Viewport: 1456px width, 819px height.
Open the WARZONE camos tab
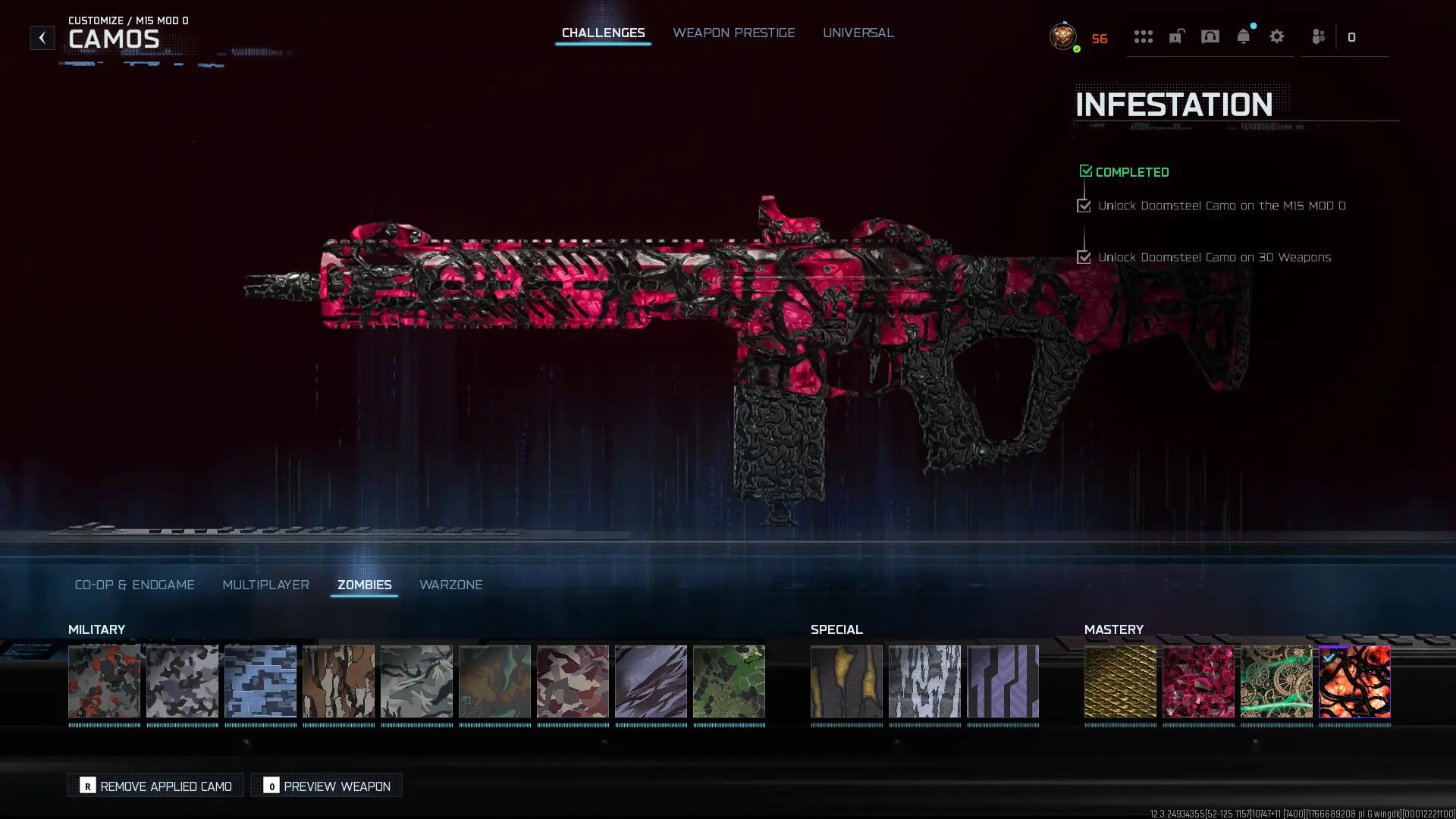(451, 585)
